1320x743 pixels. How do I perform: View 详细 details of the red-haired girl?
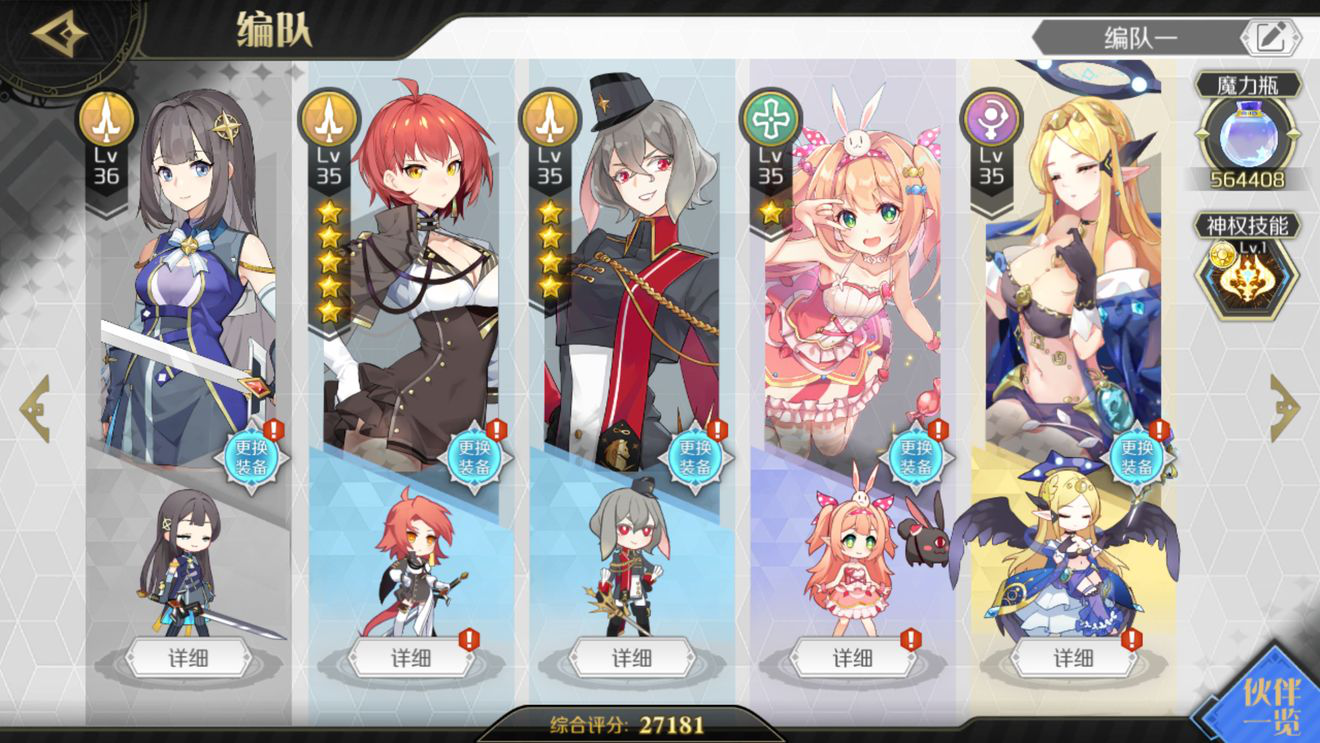410,658
